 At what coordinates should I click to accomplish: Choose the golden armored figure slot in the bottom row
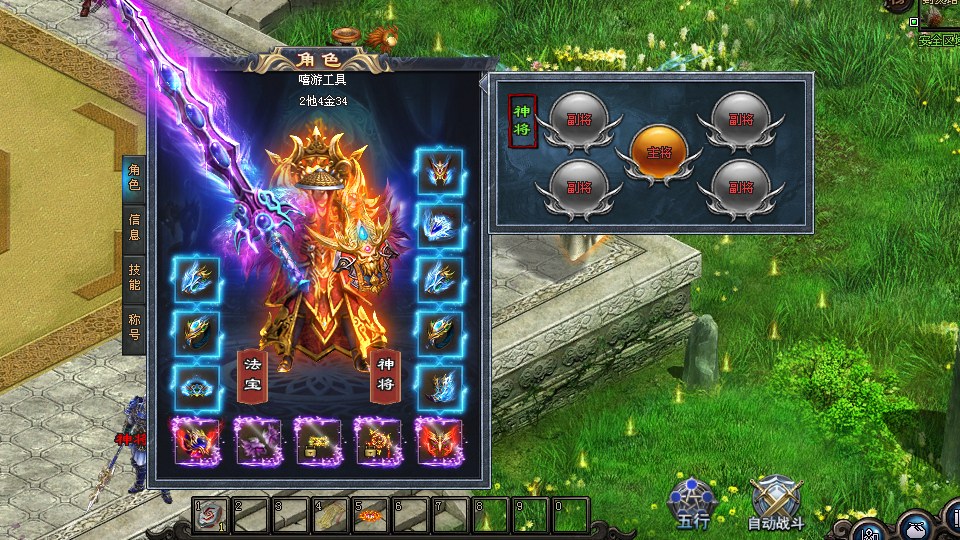(378, 441)
